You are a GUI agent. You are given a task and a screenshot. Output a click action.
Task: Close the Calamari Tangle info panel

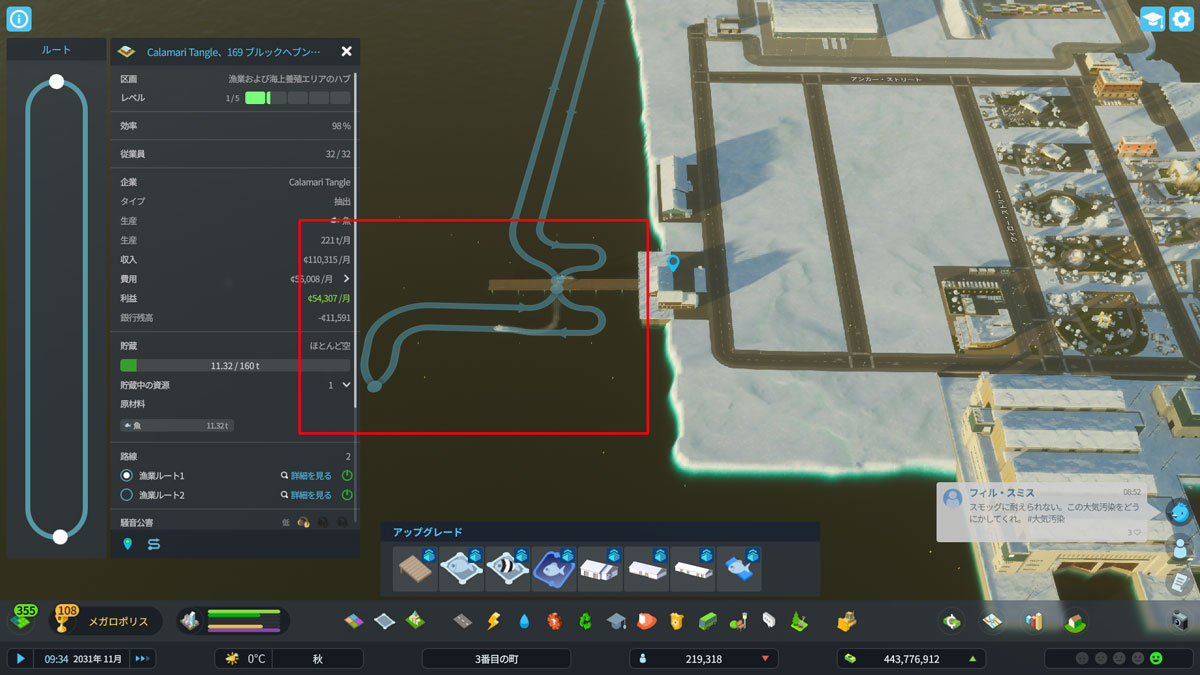coord(346,52)
